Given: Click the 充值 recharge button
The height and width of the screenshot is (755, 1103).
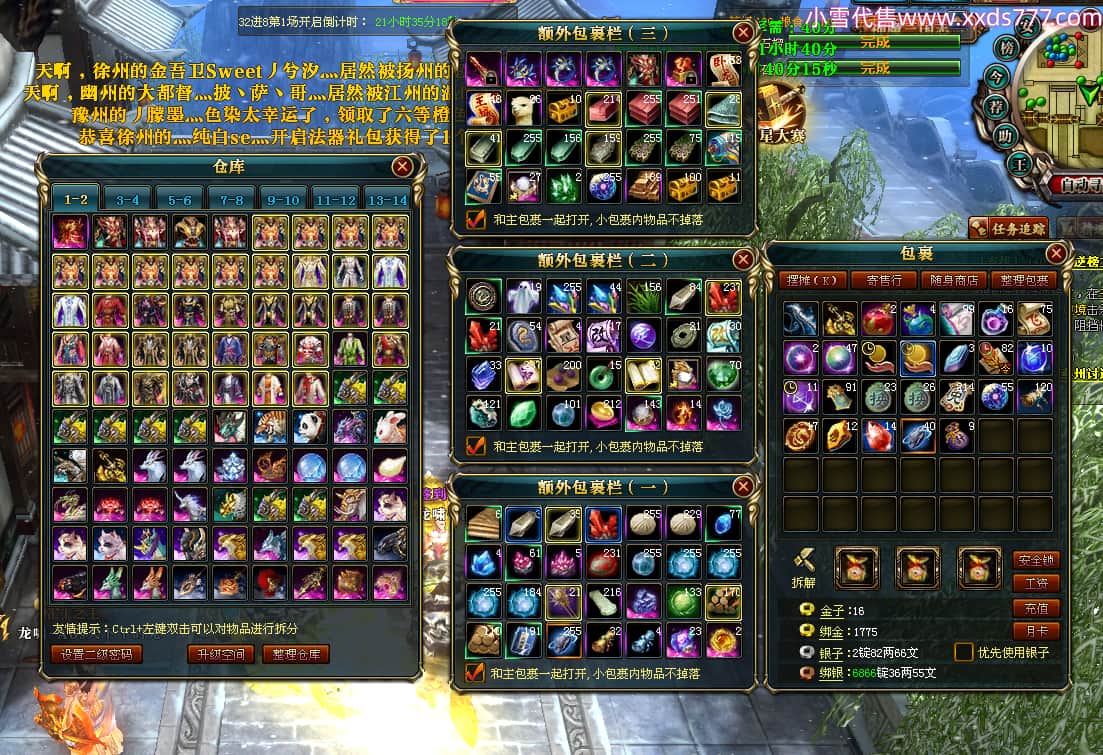Looking at the screenshot, I should click(x=1036, y=608).
